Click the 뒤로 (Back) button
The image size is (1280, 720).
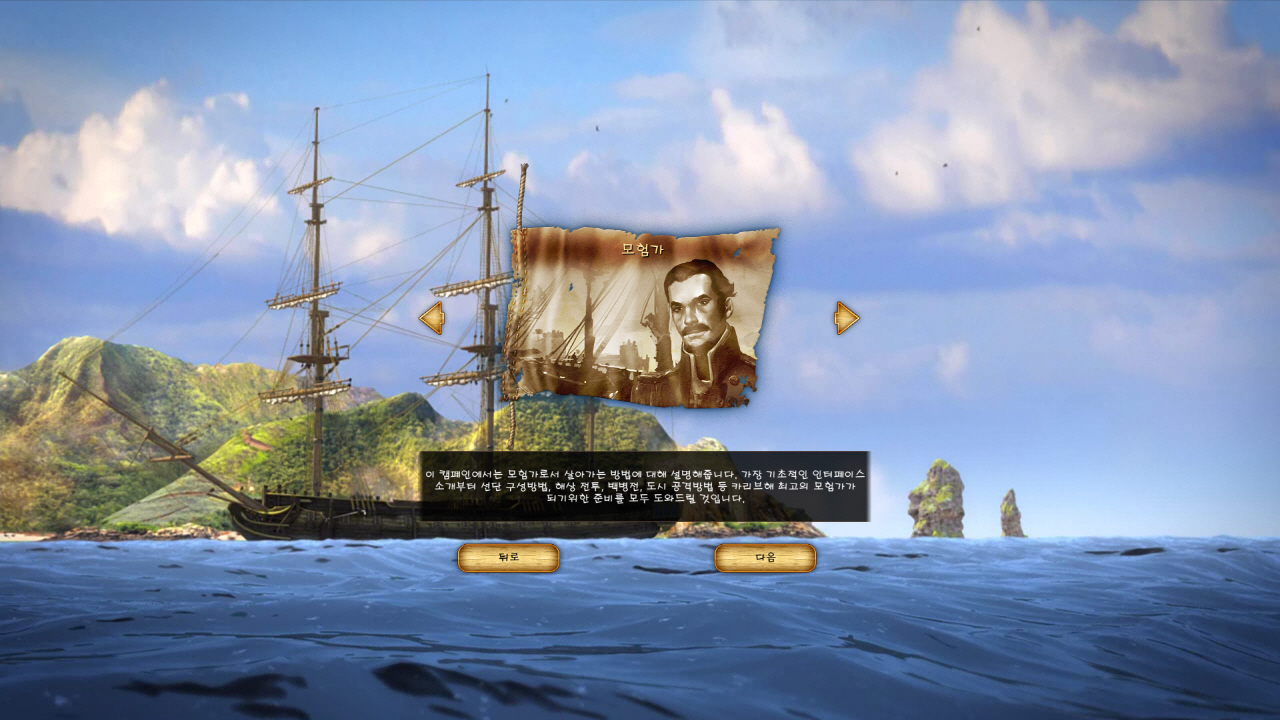(x=508, y=558)
